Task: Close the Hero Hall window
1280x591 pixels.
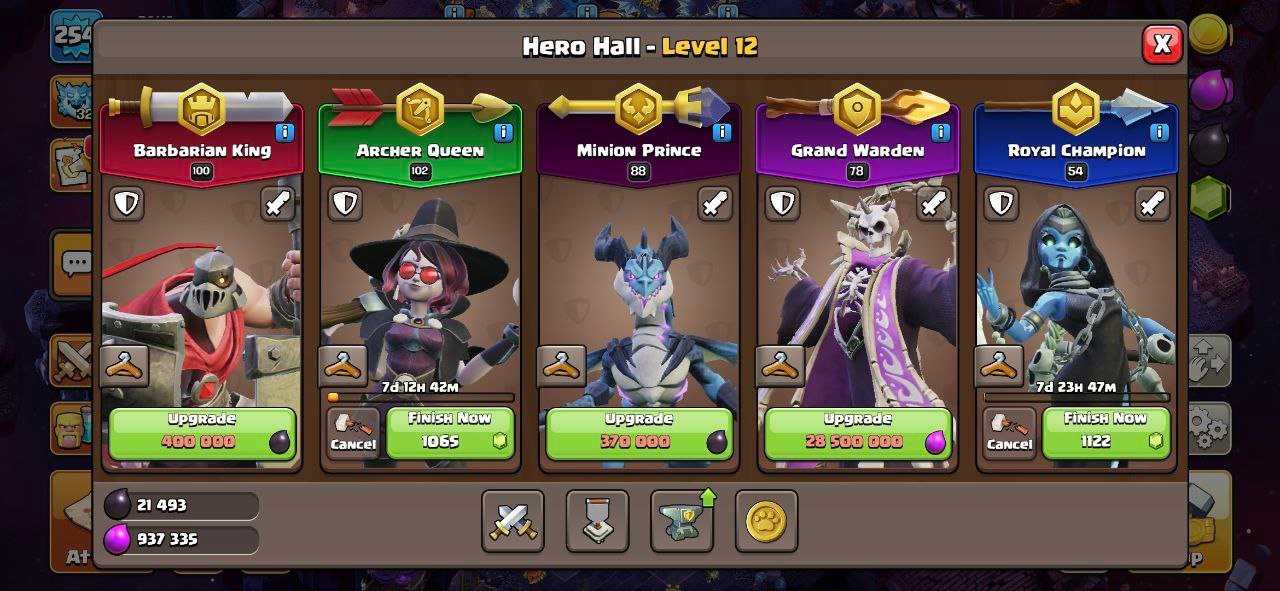Action: (1162, 44)
